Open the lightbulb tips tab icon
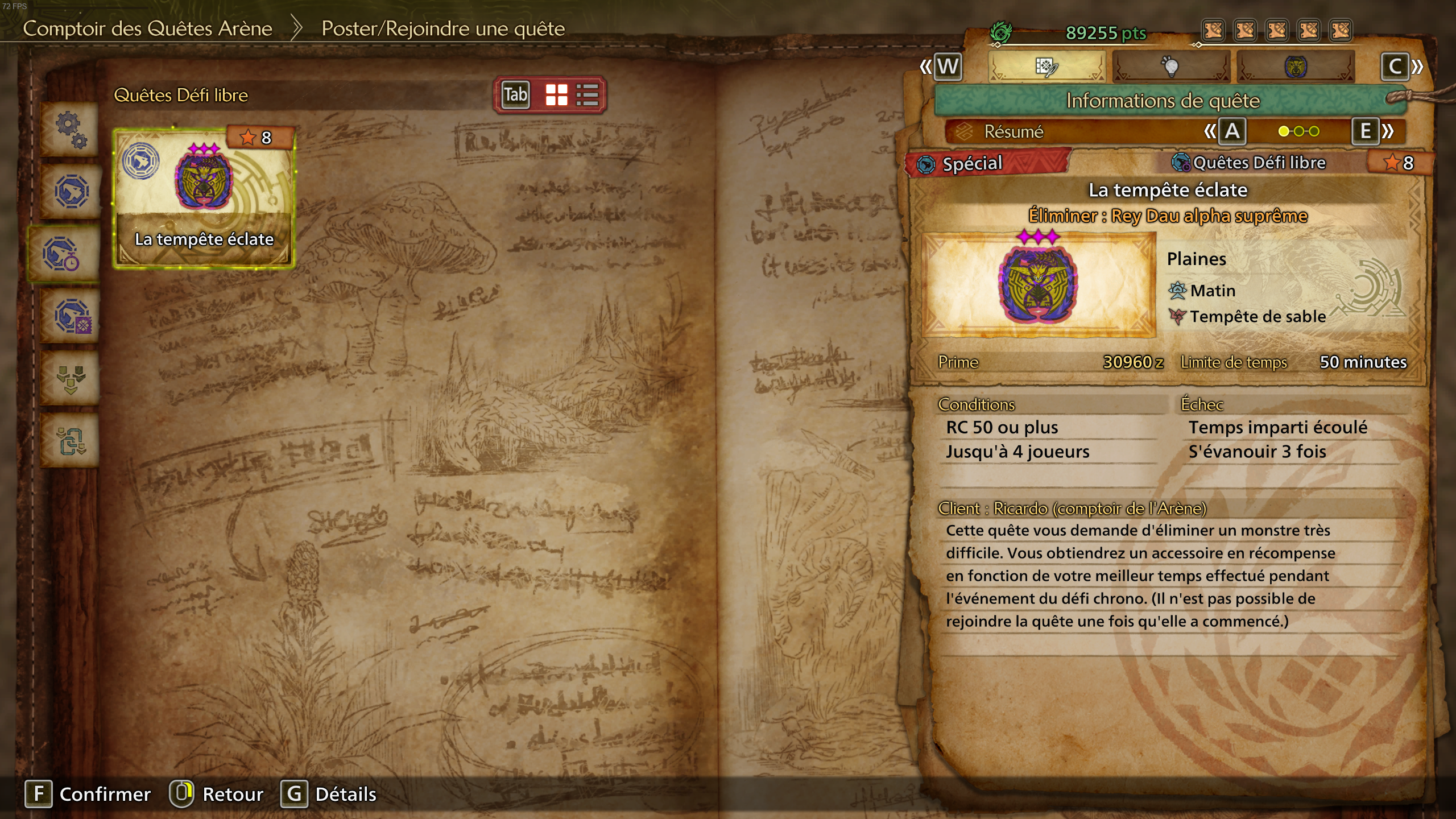Screen dimensions: 1456x819 click(x=1172, y=67)
